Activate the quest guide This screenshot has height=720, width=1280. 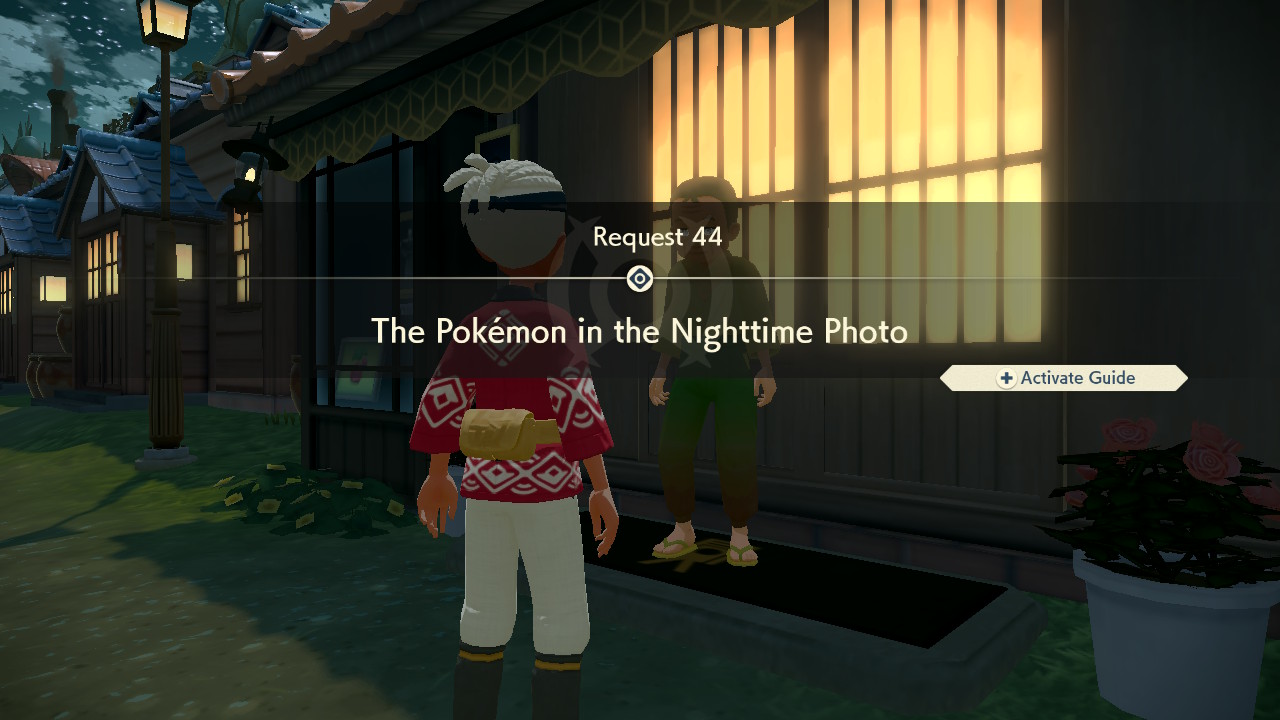1063,378
